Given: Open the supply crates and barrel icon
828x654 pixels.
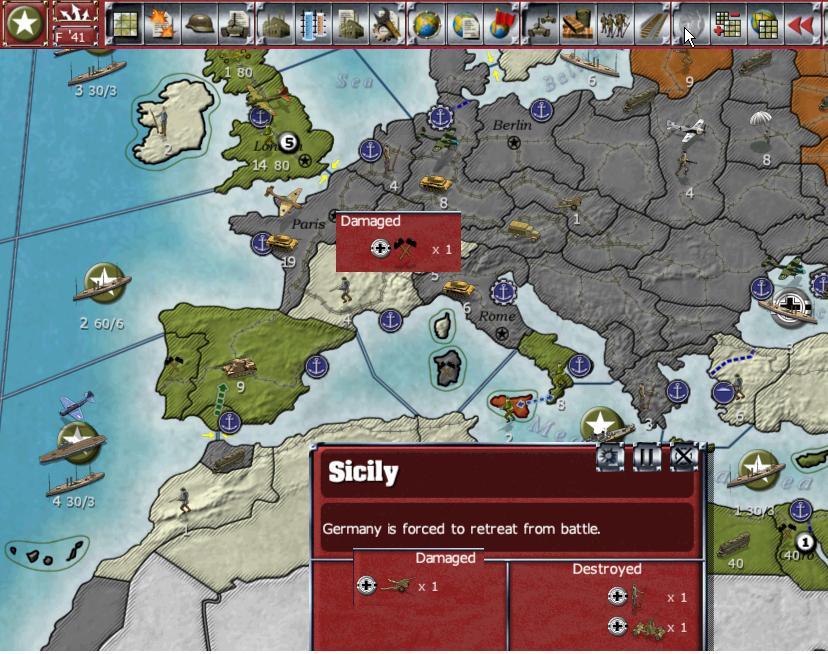Looking at the screenshot, I should coord(578,24).
